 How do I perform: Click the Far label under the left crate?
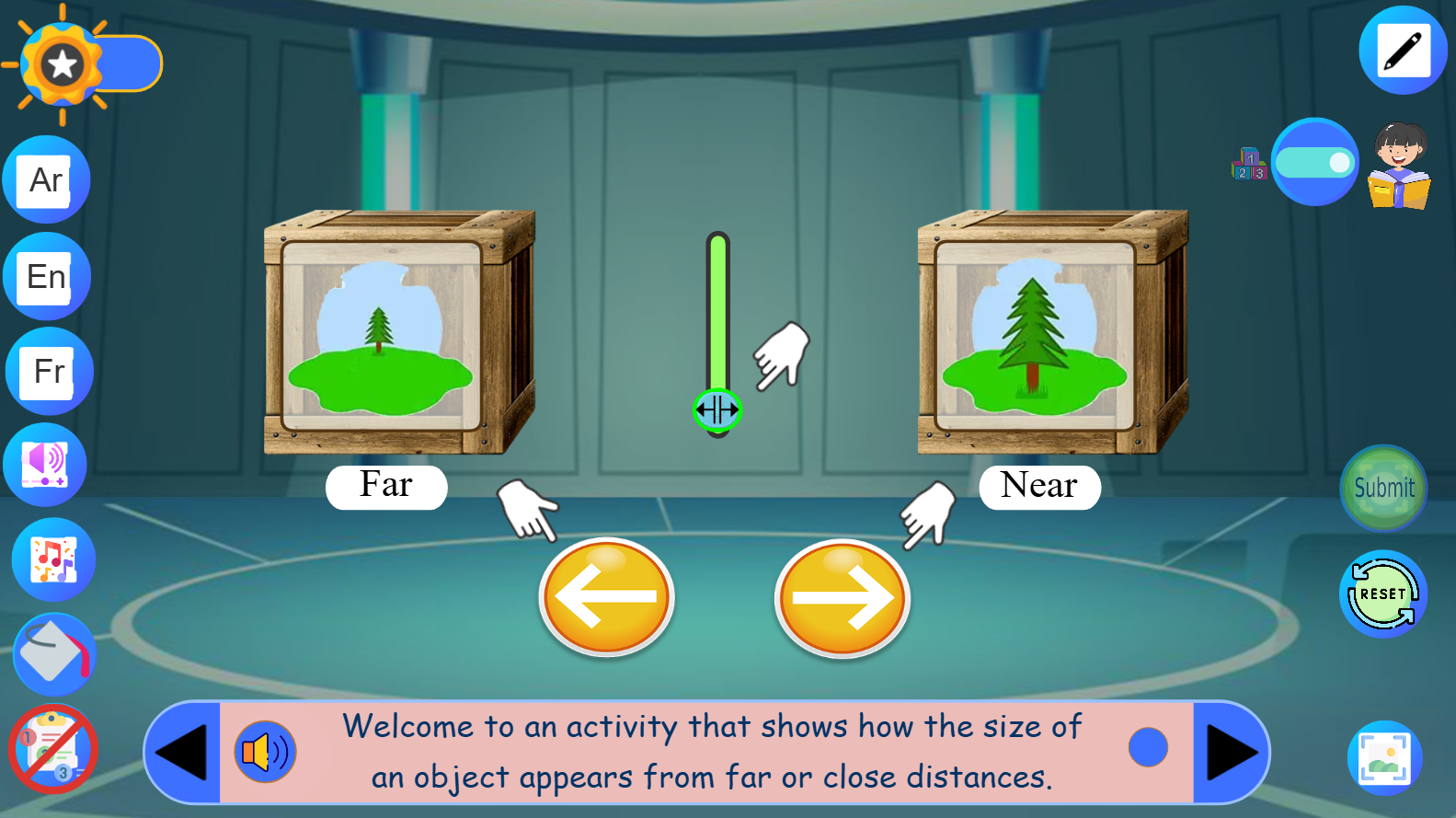click(x=386, y=487)
